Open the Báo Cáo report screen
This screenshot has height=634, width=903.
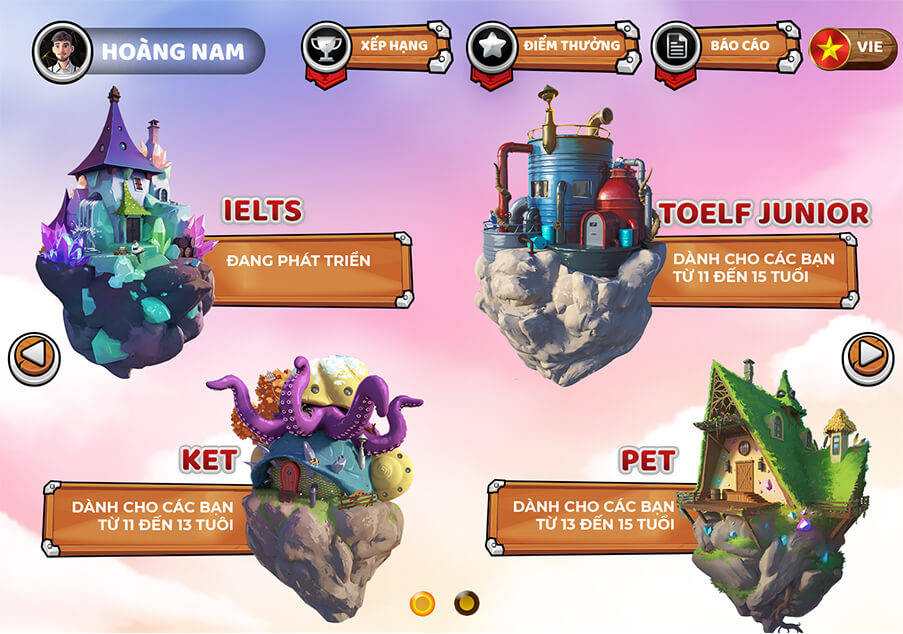tap(724, 47)
